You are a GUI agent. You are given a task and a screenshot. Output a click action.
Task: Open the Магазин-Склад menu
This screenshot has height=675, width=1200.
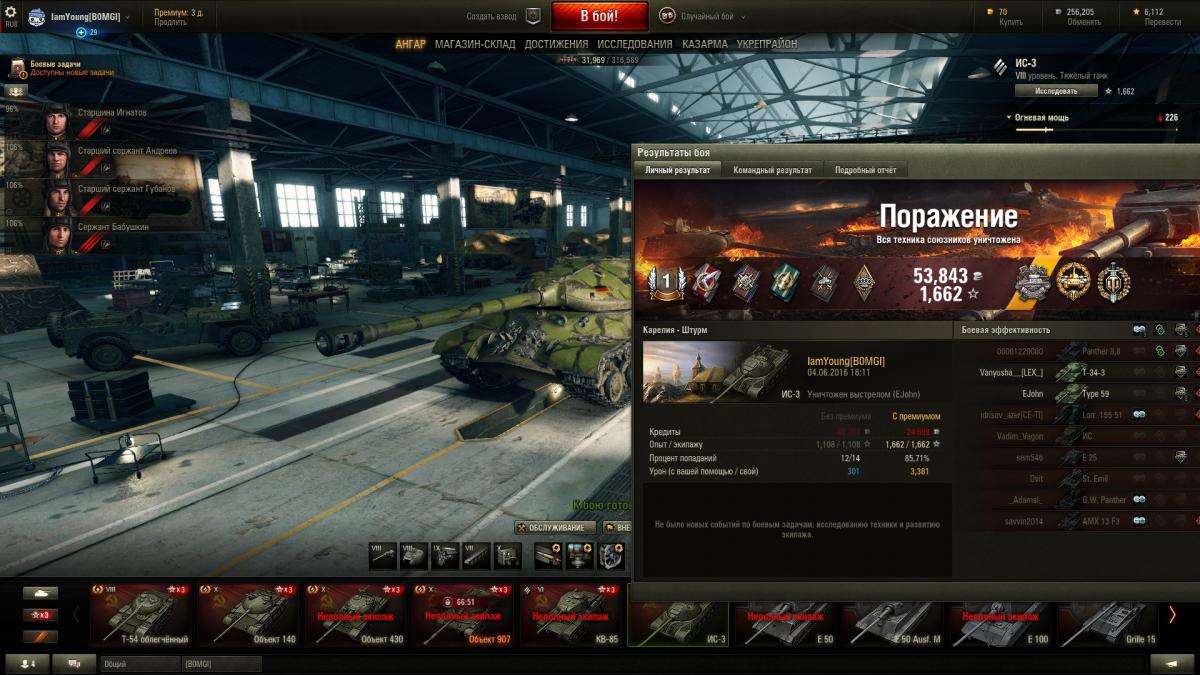tap(475, 45)
